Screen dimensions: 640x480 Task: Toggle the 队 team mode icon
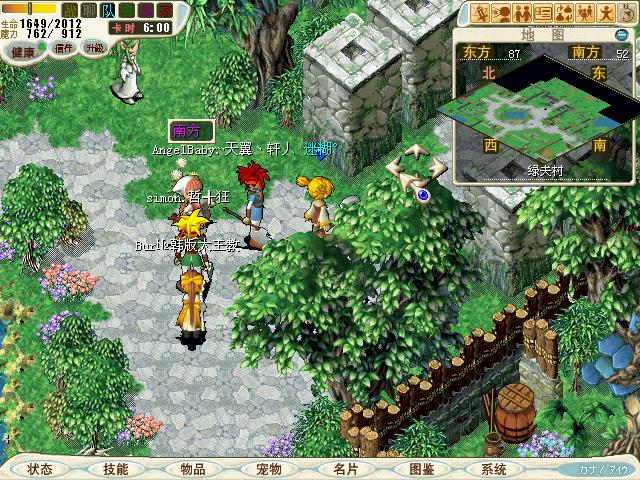coord(108,10)
